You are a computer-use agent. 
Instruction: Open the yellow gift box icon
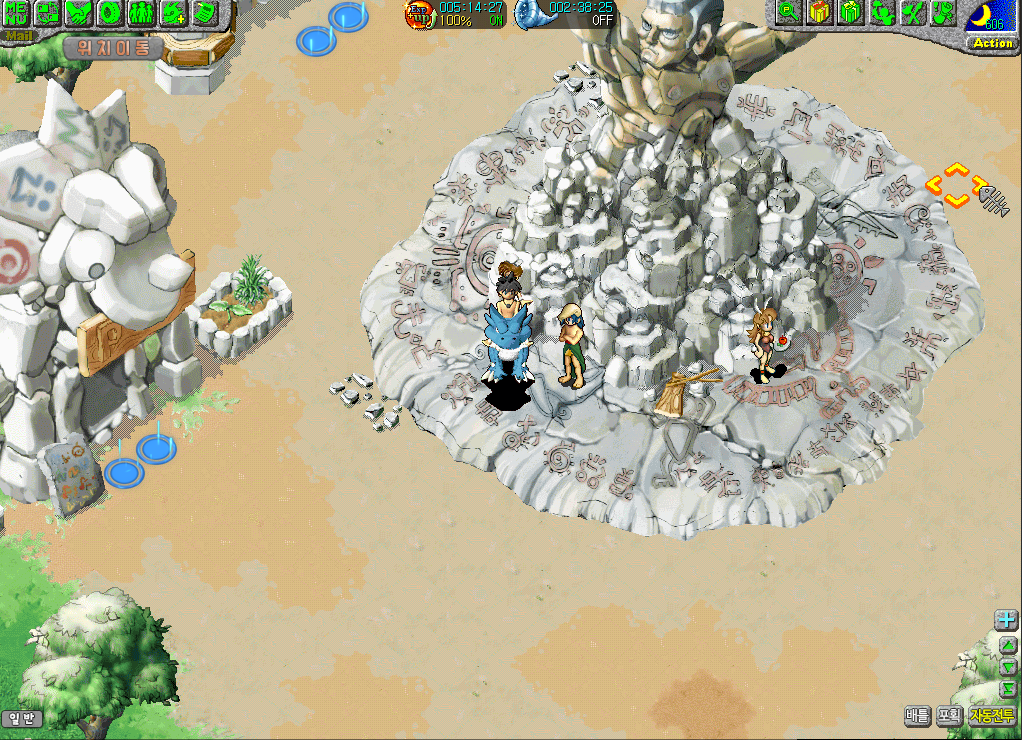[819, 13]
